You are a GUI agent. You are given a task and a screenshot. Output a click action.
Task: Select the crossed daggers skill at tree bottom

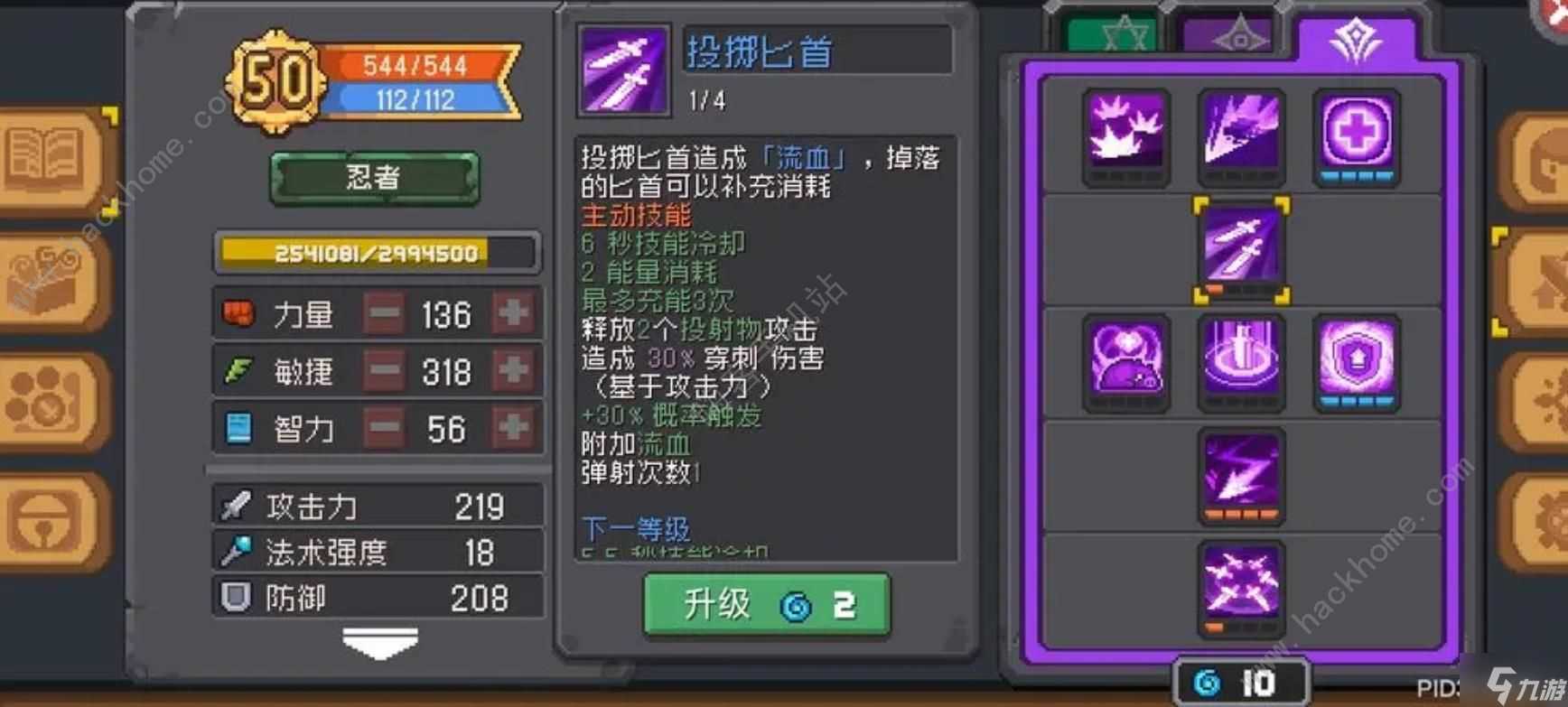click(x=1241, y=587)
